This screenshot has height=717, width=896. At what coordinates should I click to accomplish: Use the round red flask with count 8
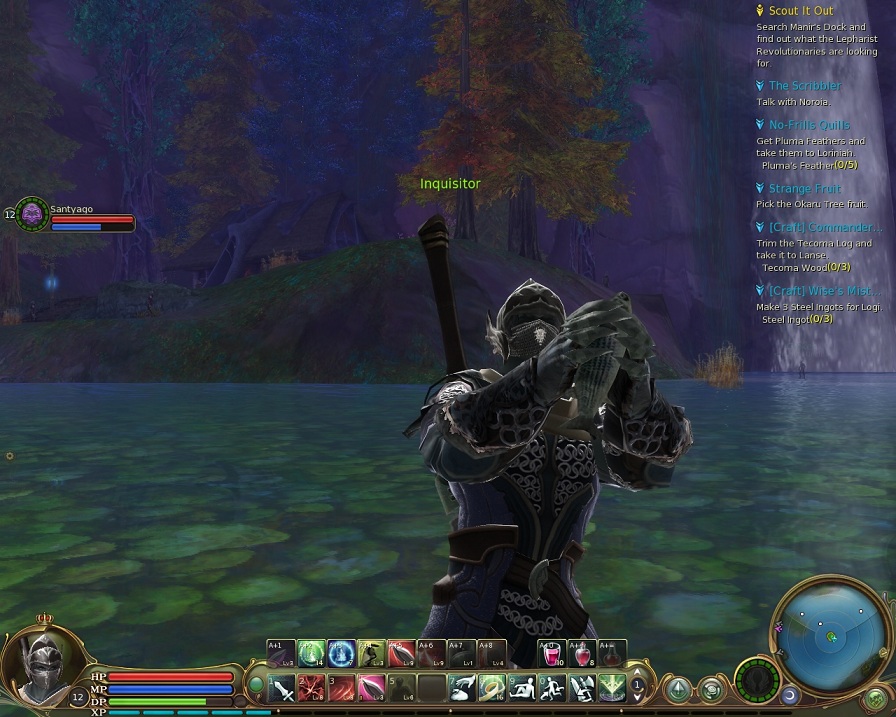[581, 653]
